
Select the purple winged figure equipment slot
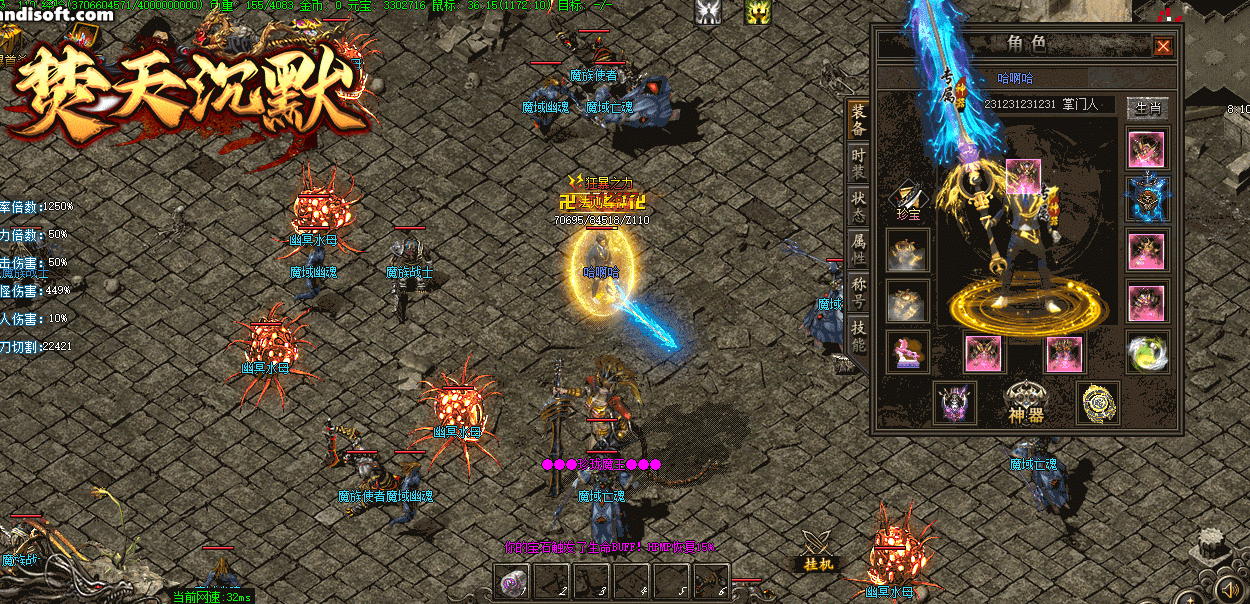[953, 402]
